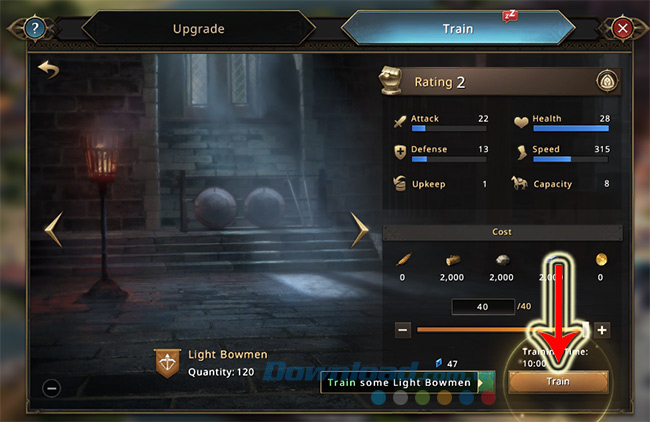Viewport: 650px width, 422px height.
Task: Click the Train button
Action: pyautogui.click(x=557, y=381)
